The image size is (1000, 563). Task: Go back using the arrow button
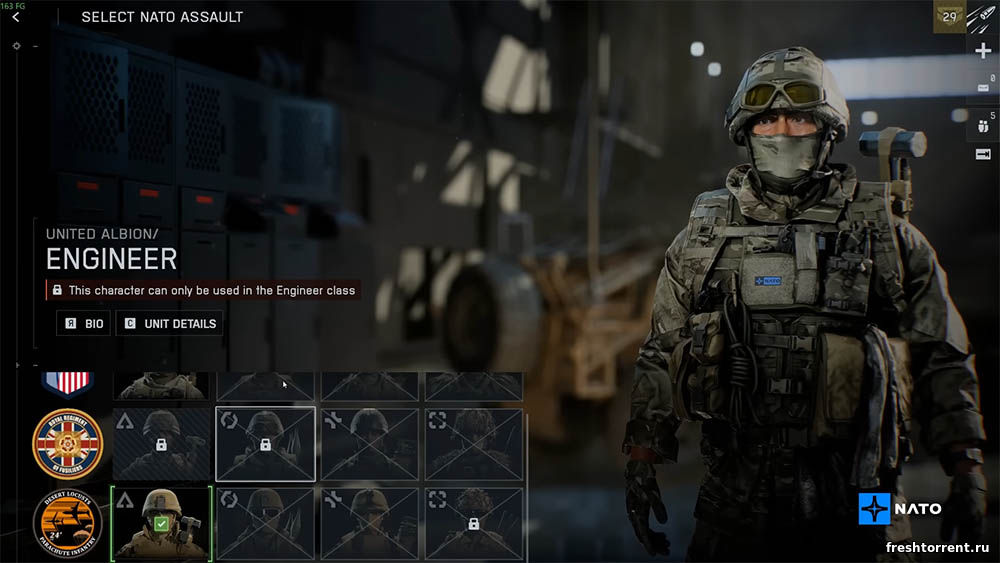click(x=15, y=17)
